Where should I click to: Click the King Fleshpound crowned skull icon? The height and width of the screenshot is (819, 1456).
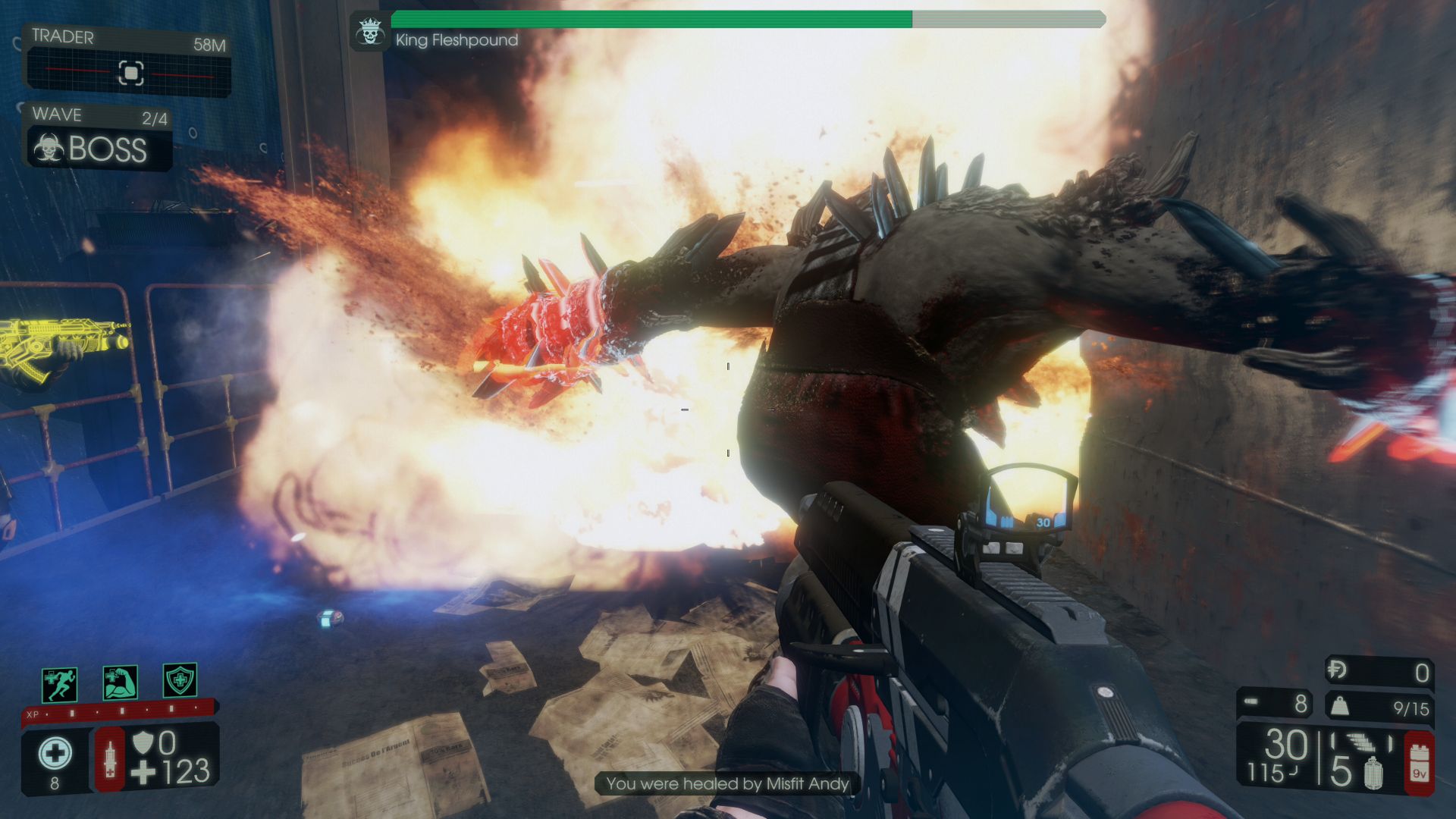coord(370,33)
